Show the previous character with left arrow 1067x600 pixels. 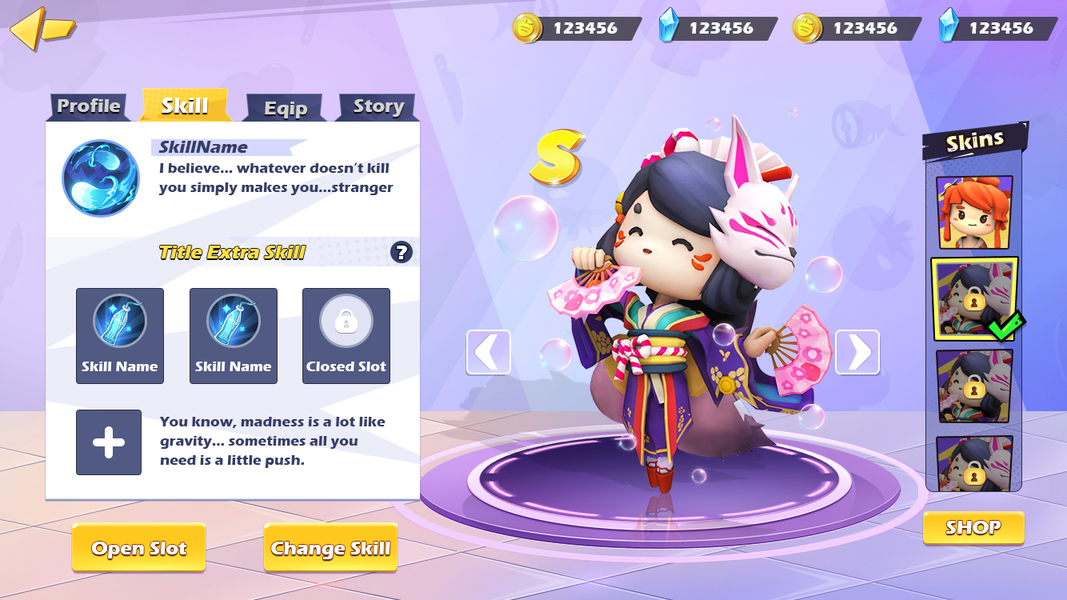[x=488, y=352]
